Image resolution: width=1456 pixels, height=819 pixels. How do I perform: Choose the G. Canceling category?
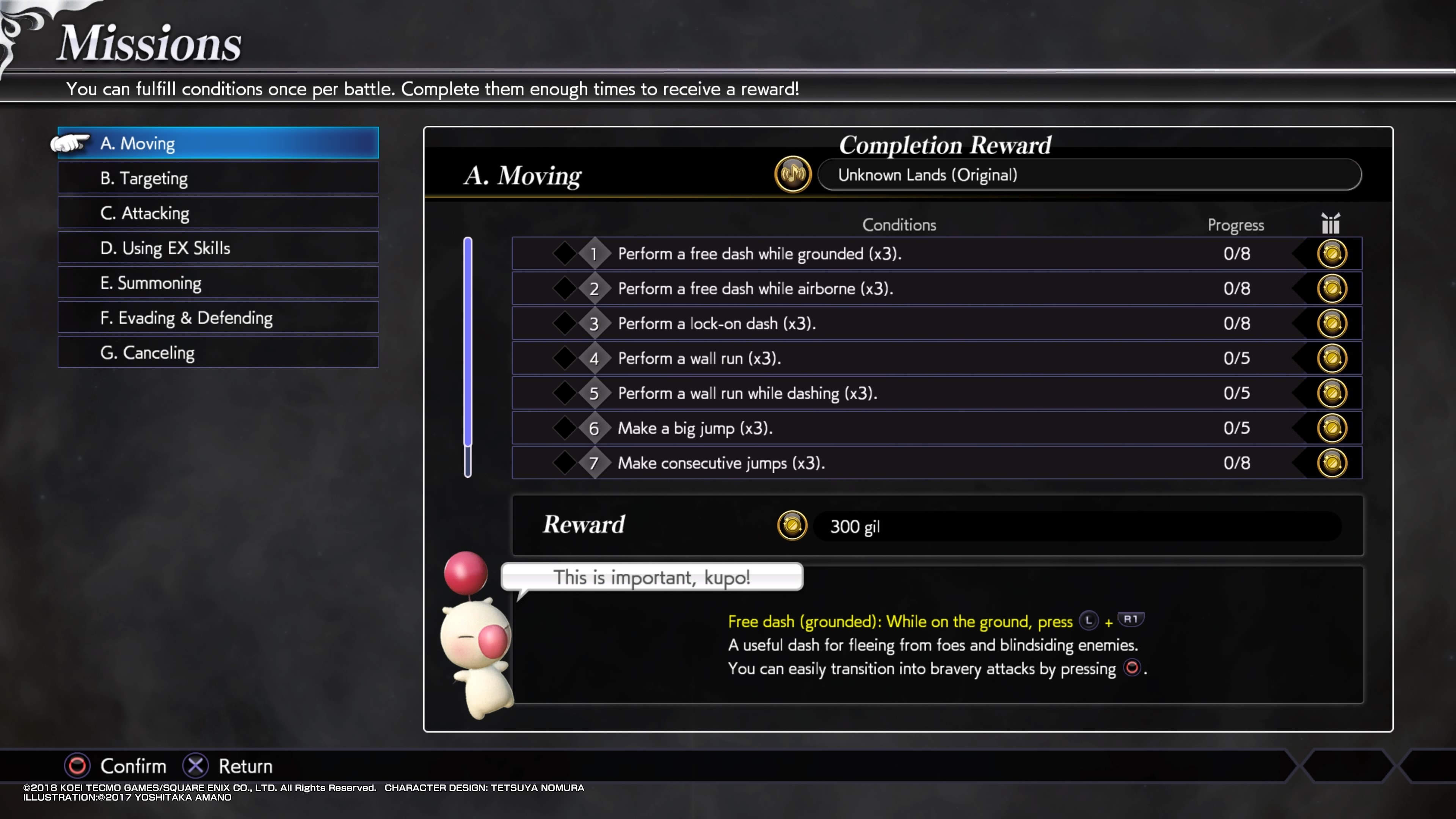pyautogui.click(x=218, y=353)
